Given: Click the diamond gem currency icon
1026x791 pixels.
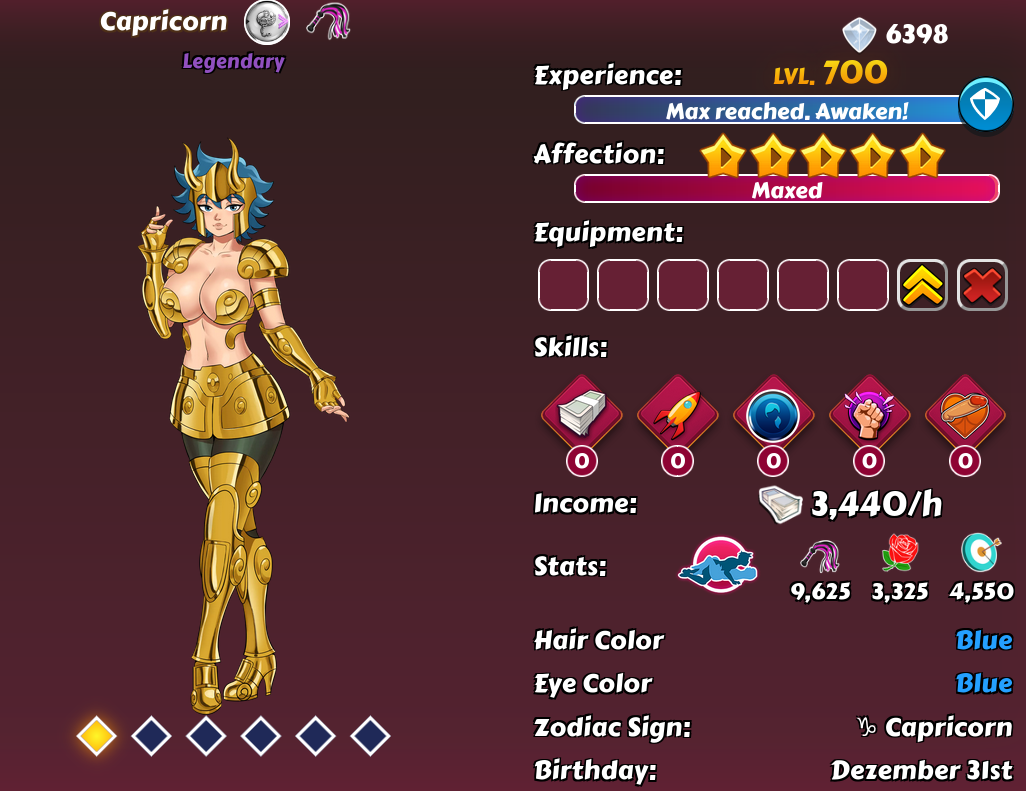Looking at the screenshot, I should point(858,34).
